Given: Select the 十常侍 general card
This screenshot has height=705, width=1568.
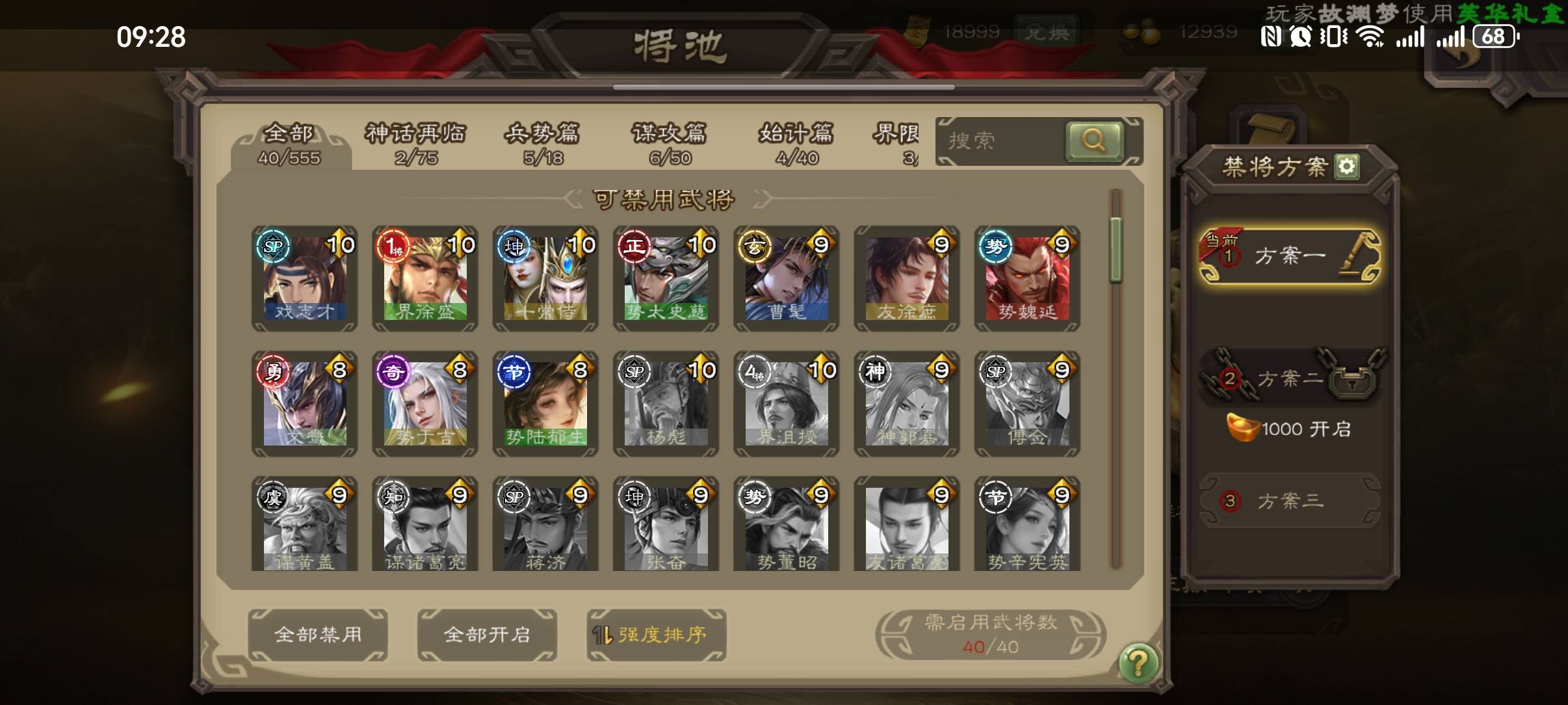Looking at the screenshot, I should 545,278.
